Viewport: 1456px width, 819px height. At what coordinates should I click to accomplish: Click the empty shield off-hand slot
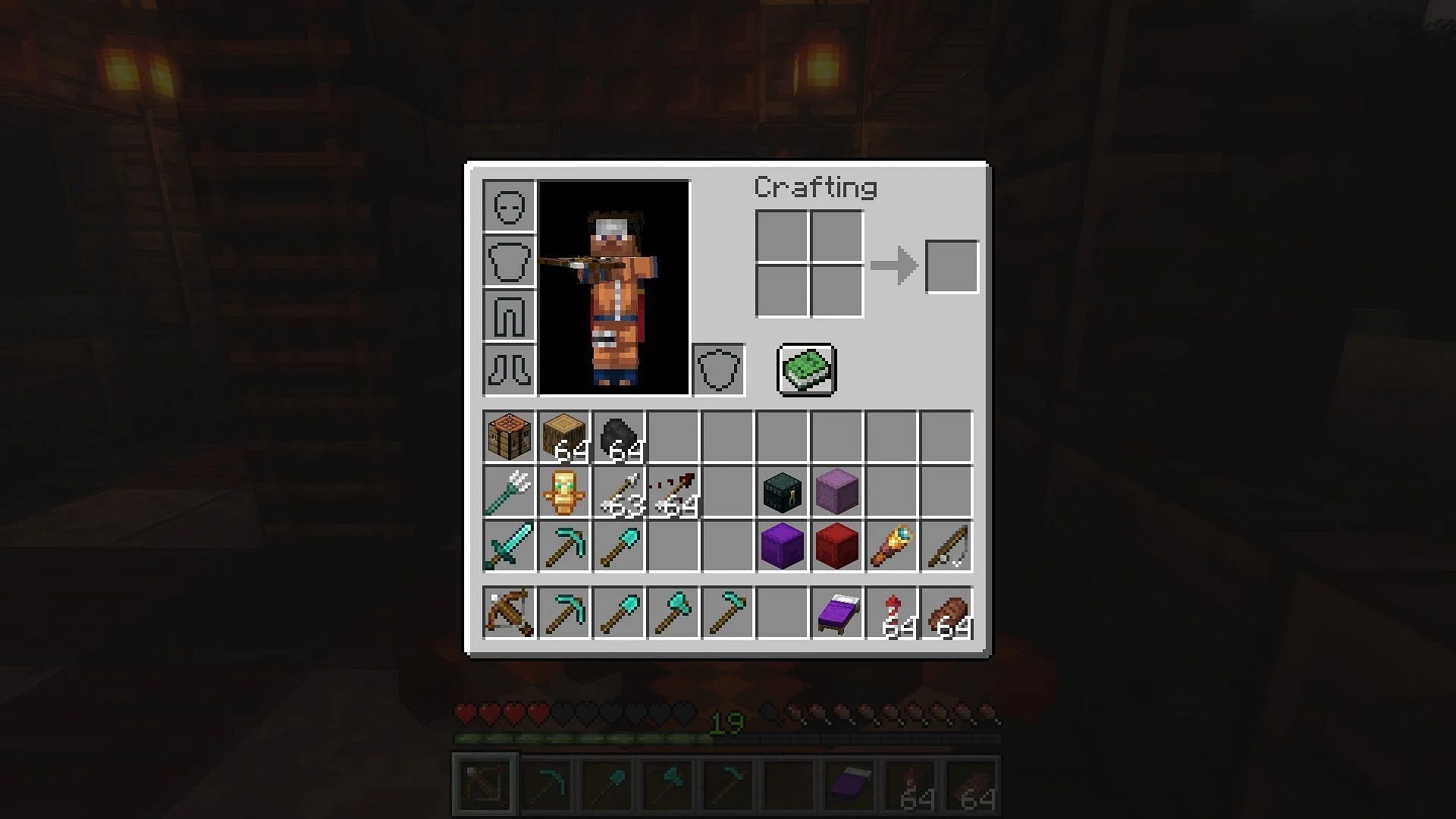(718, 370)
